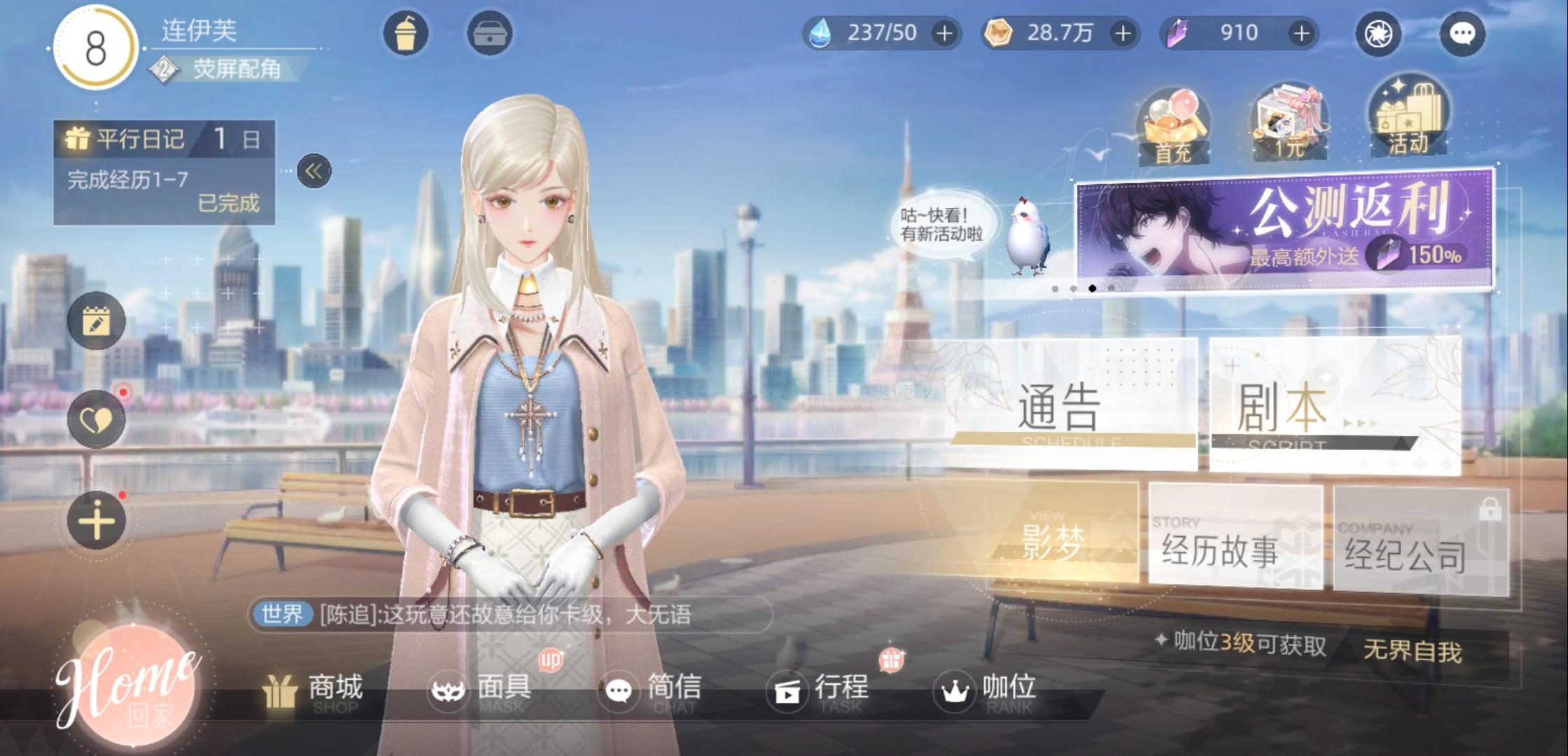
Task: Click the heart icon on the left sidebar
Action: [x=98, y=419]
